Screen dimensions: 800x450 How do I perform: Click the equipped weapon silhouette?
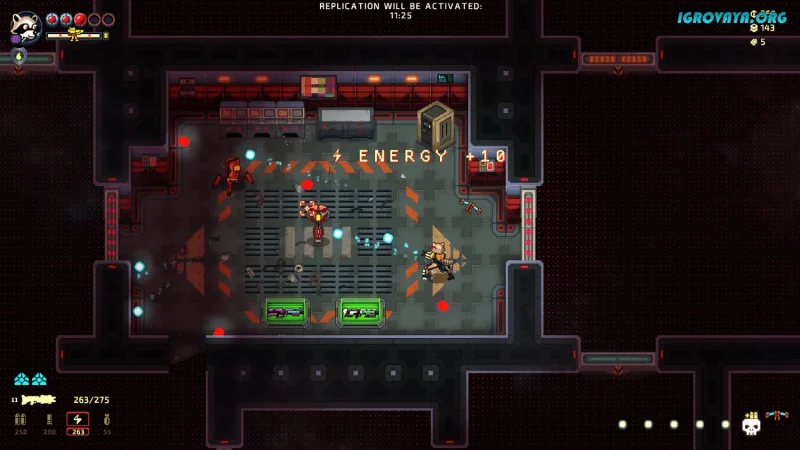(38, 399)
